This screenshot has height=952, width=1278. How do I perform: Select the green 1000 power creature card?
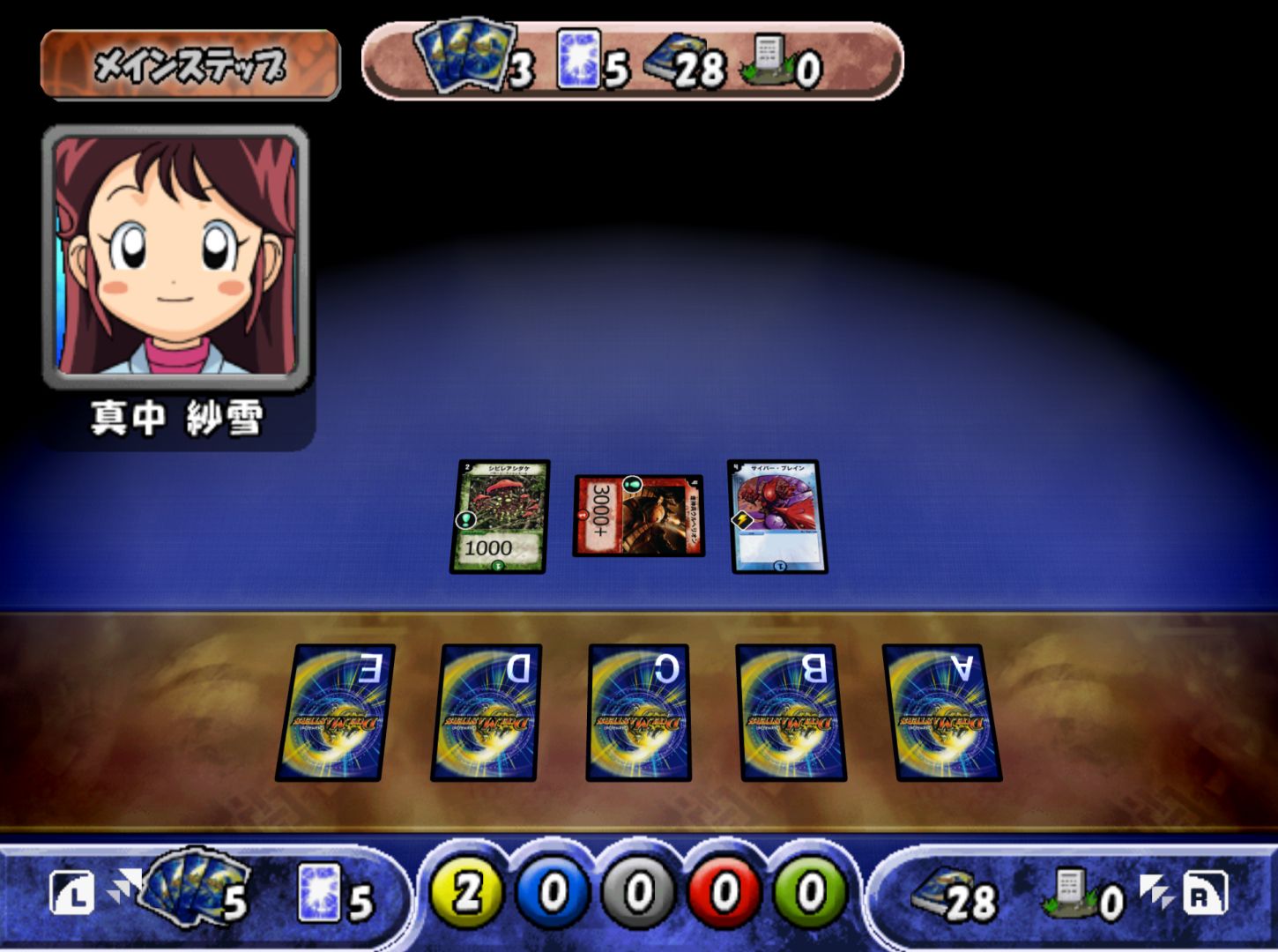click(x=500, y=517)
